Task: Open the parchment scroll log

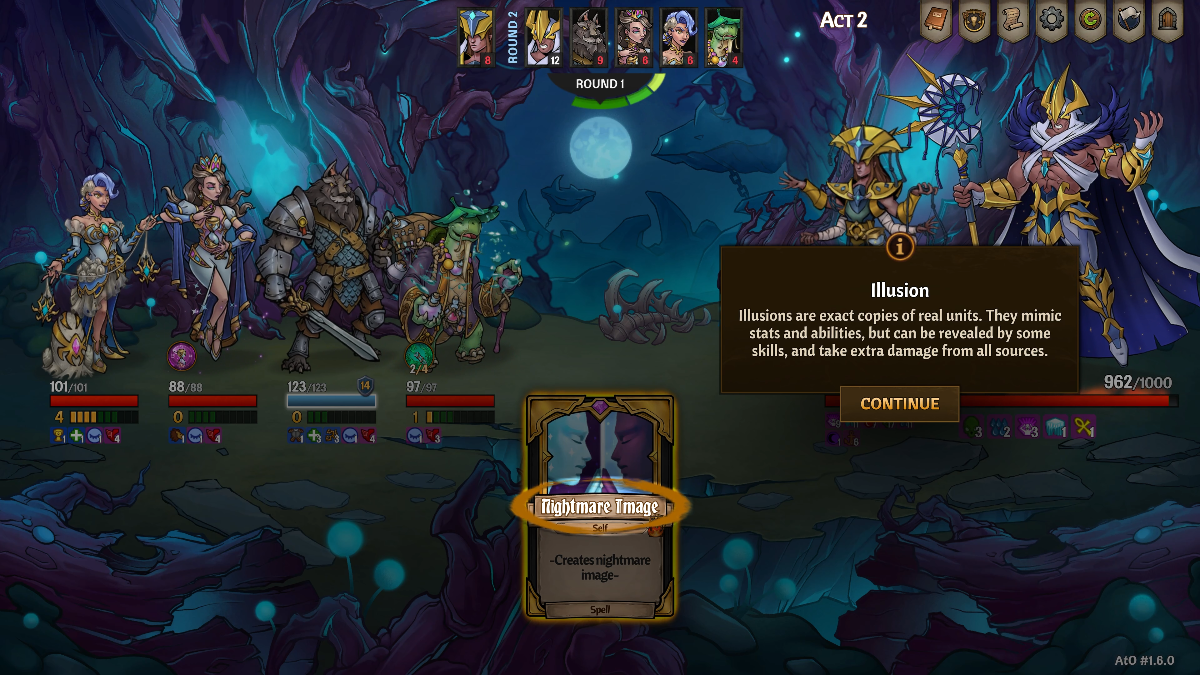Action: tap(1012, 21)
